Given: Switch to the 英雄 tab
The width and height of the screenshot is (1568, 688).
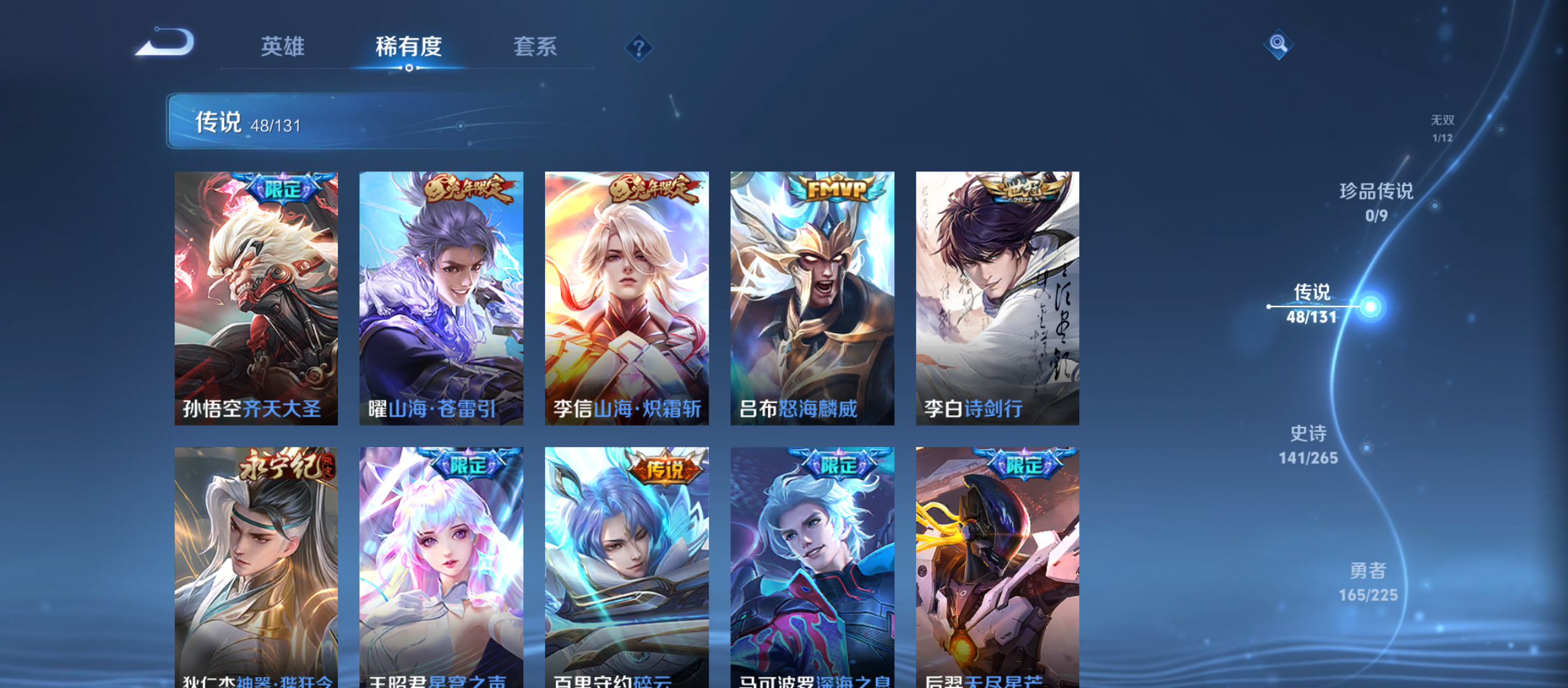Looking at the screenshot, I should click(282, 47).
